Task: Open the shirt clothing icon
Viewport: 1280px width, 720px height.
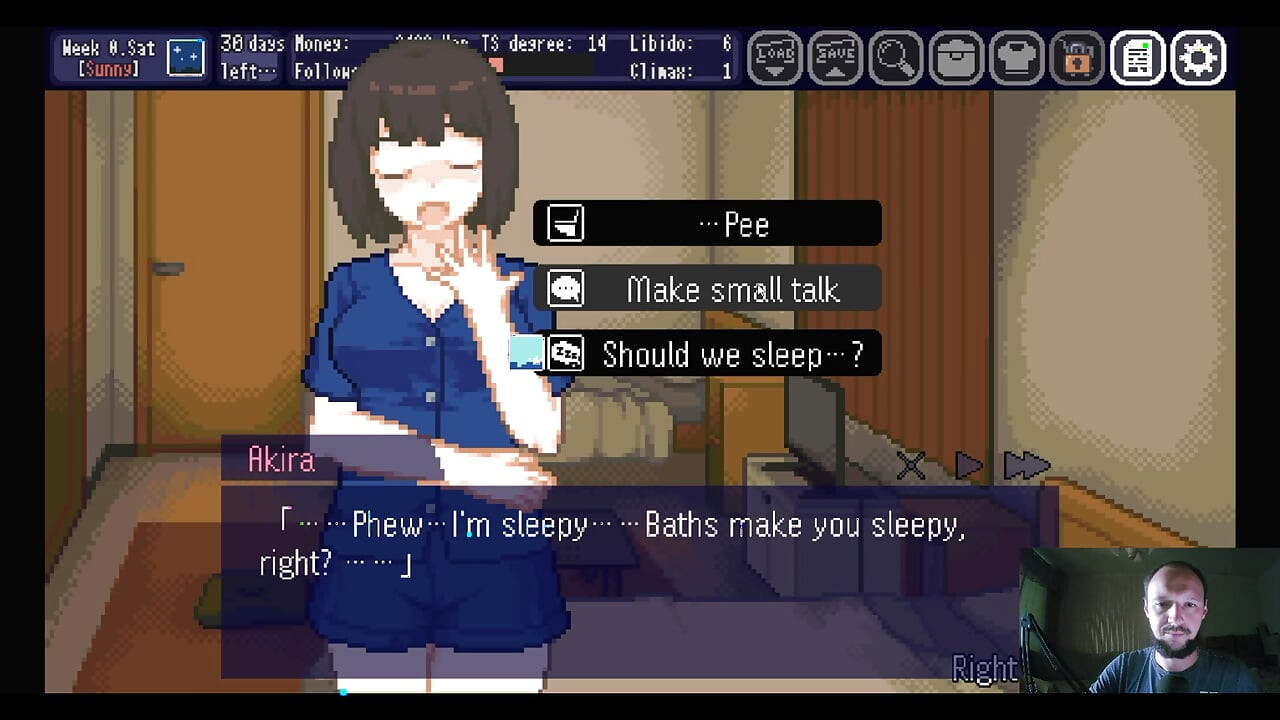Action: (1016, 58)
